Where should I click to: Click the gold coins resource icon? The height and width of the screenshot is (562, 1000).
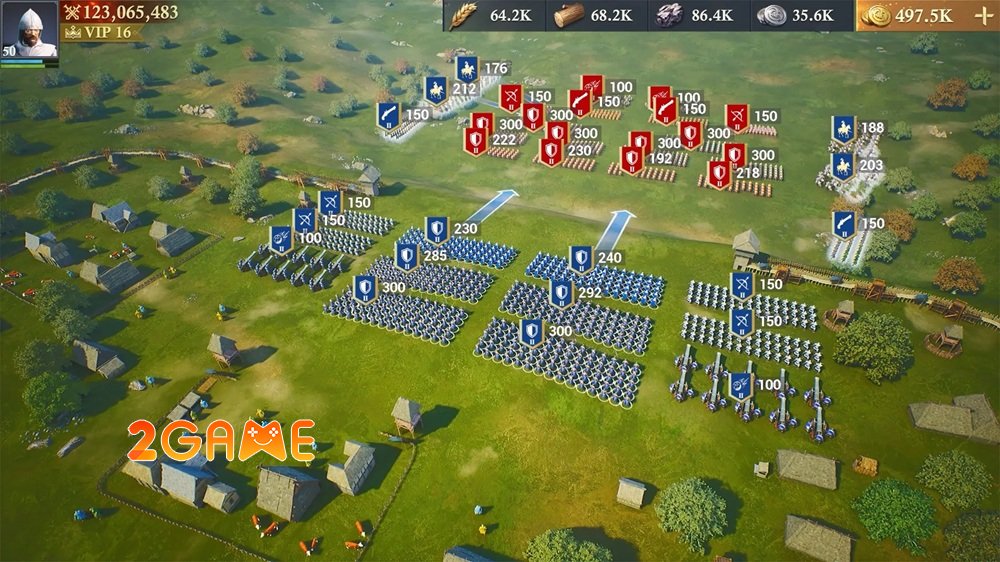click(874, 15)
